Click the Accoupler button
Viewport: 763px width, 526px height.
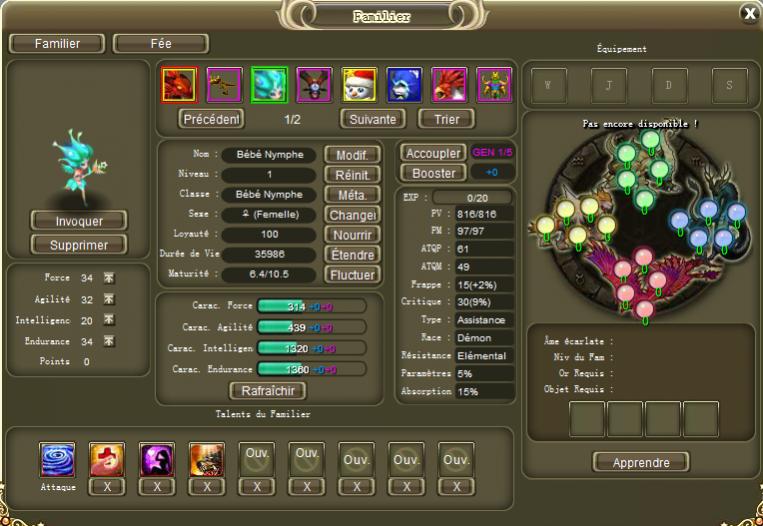[433, 154]
